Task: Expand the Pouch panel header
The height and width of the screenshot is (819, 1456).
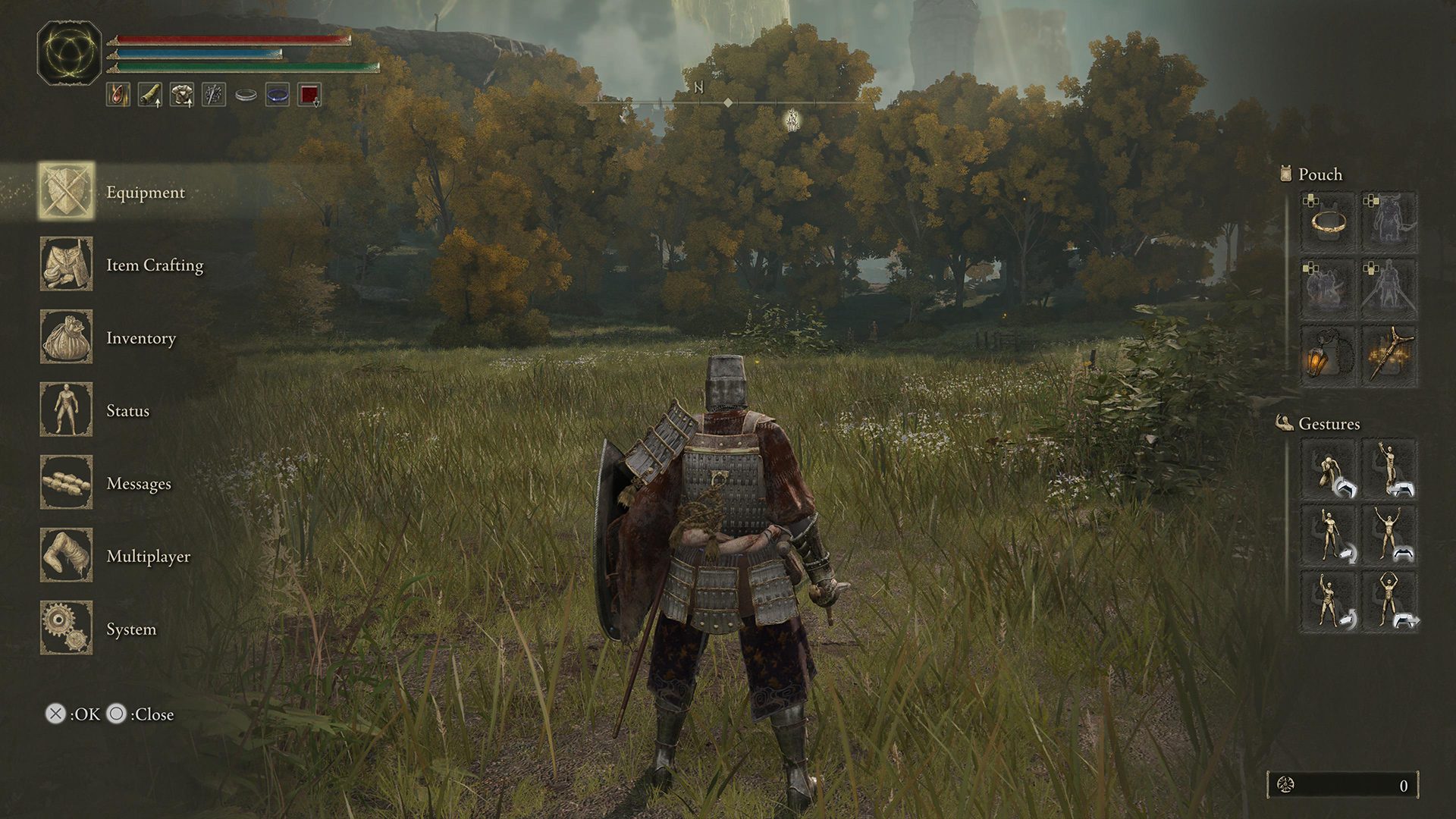Action: click(1312, 174)
